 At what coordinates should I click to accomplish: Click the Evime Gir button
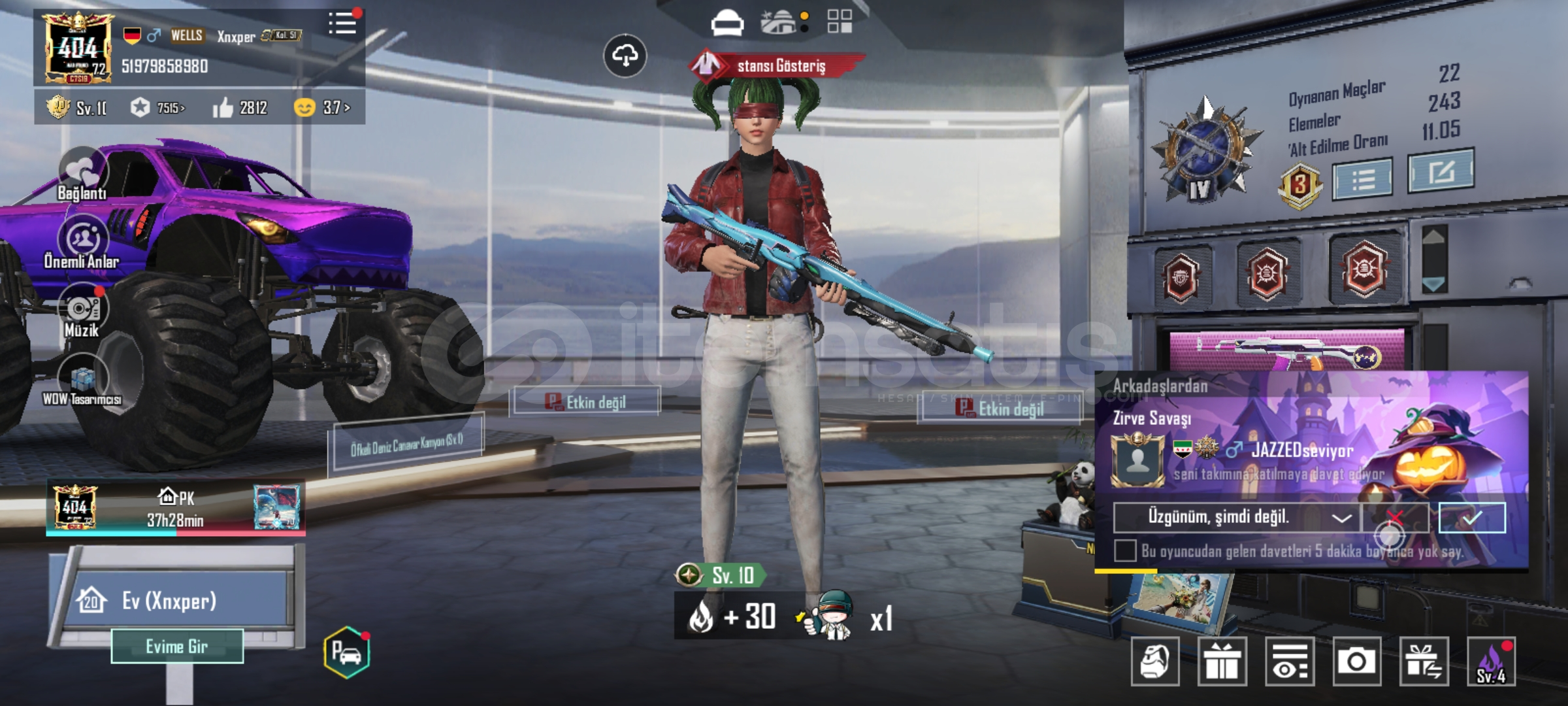click(x=177, y=647)
